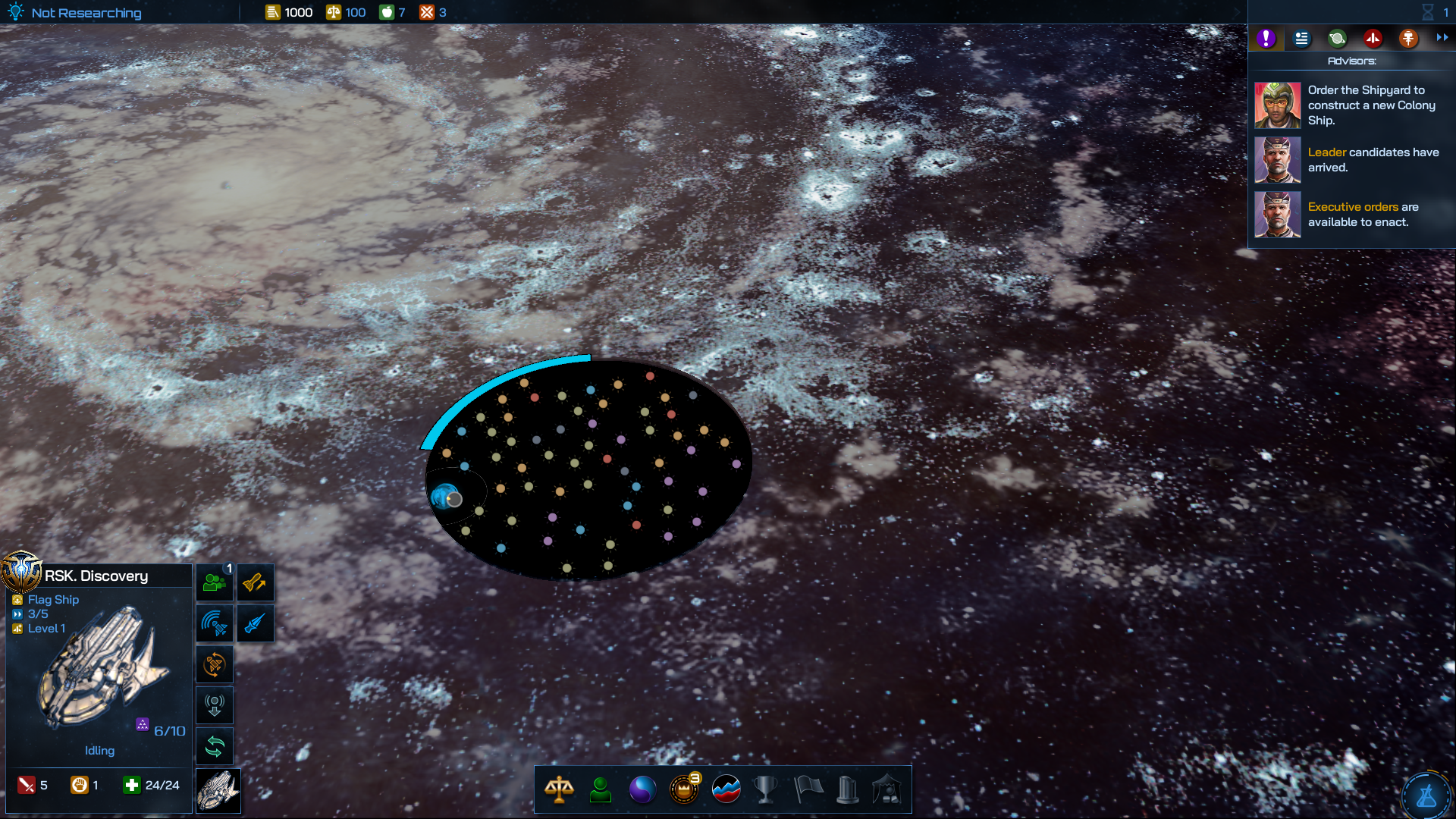Viewport: 1456px width, 819px height.
Task: Show the red ships tab
Action: point(1373,38)
